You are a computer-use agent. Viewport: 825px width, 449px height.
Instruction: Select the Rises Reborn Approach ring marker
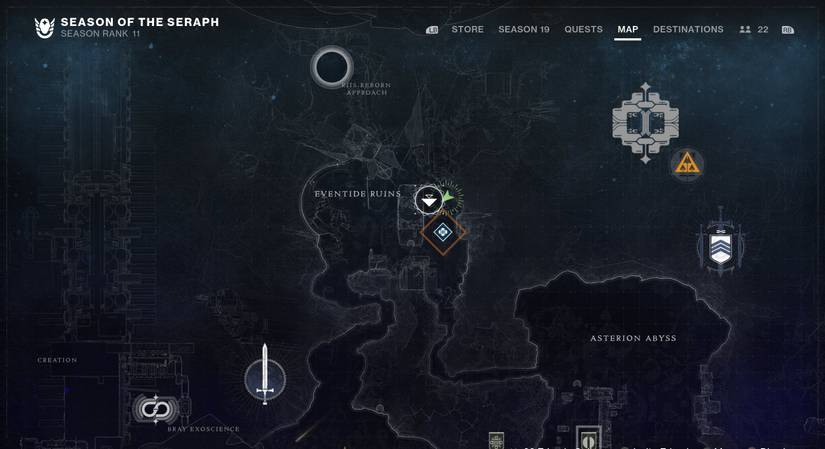[332, 68]
